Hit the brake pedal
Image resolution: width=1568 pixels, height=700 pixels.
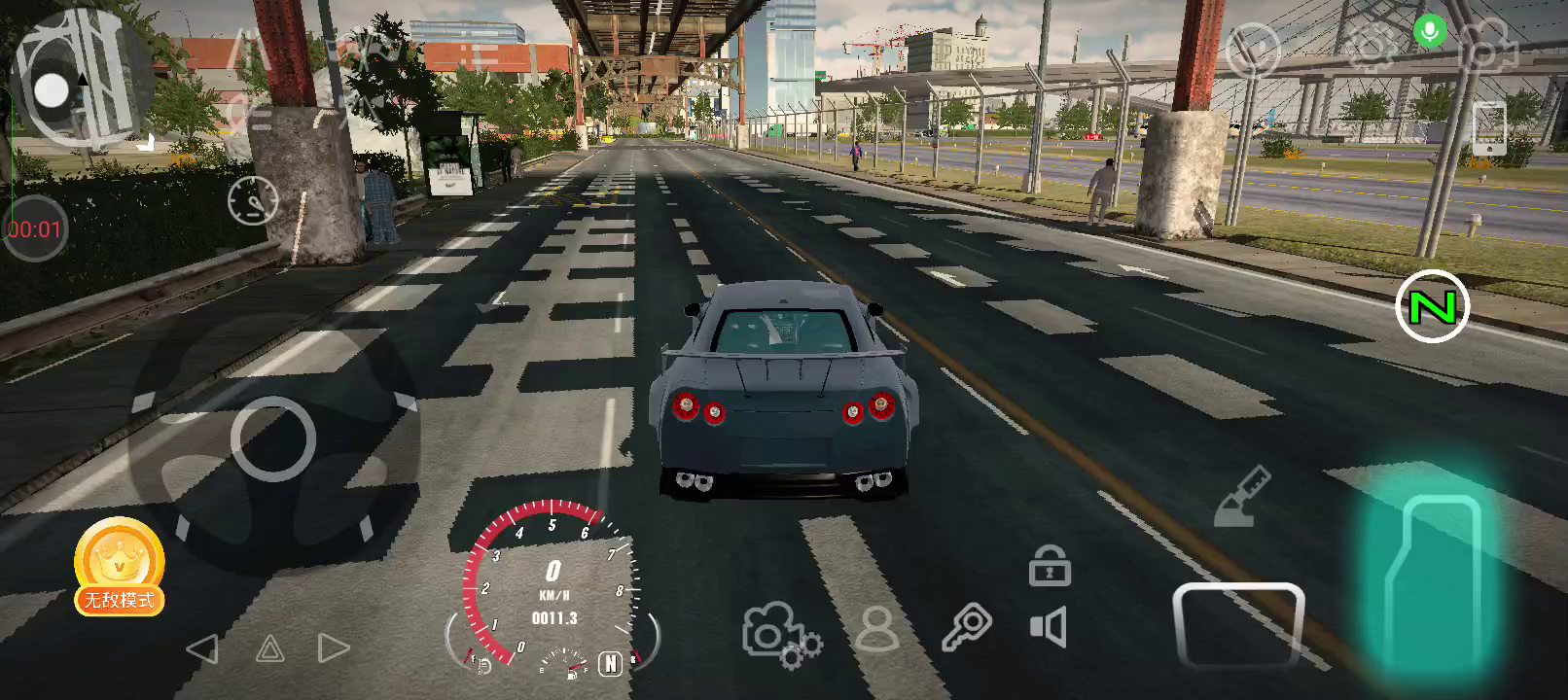point(1237,624)
